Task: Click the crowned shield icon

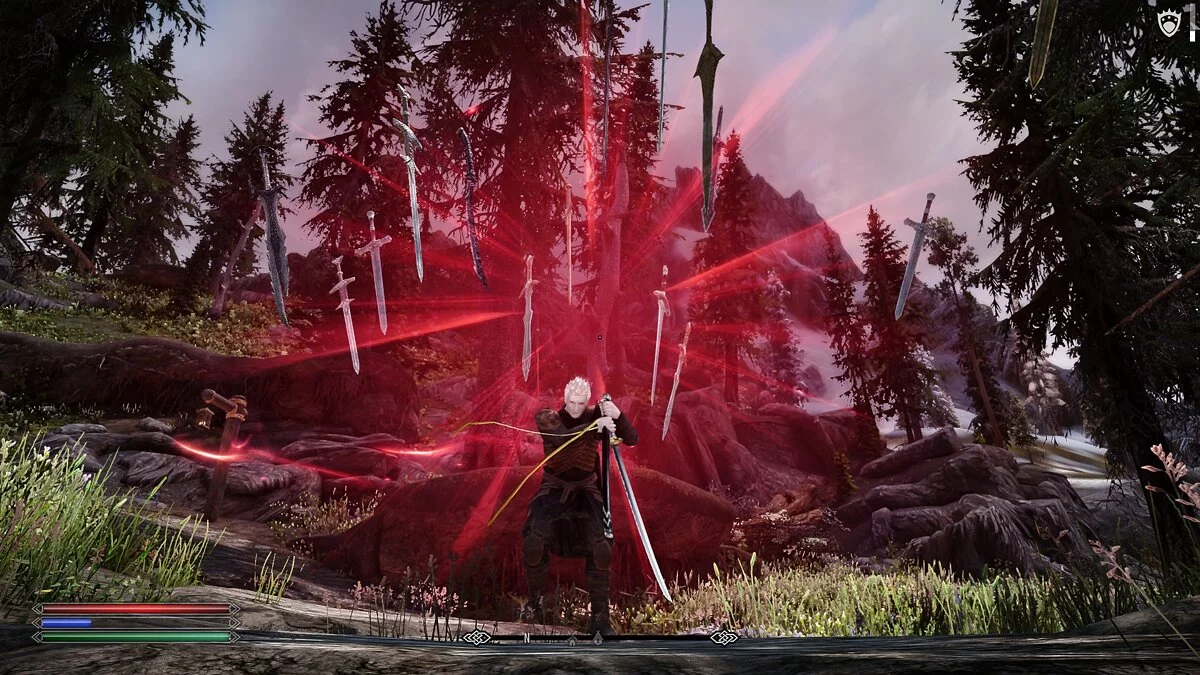Action: coord(1169,24)
